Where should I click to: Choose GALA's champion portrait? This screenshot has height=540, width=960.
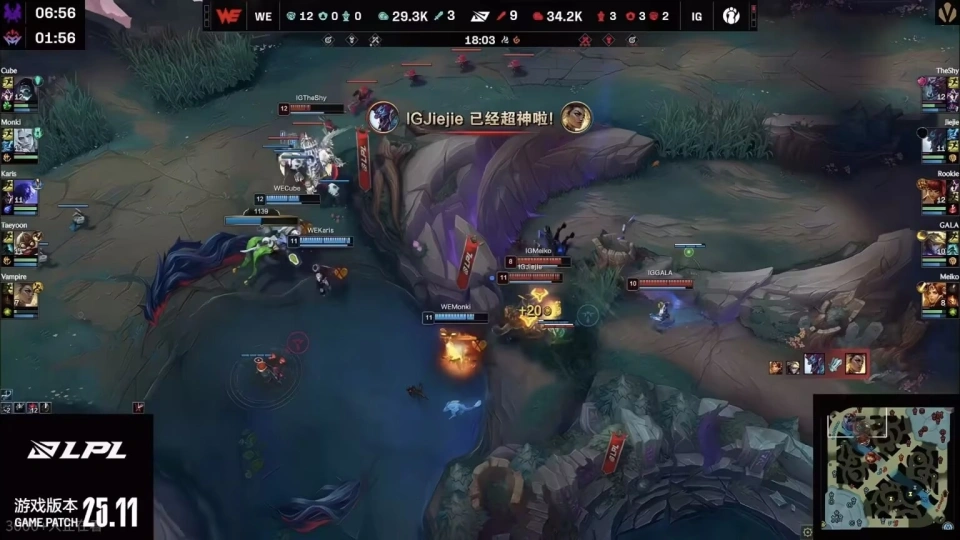(934, 243)
